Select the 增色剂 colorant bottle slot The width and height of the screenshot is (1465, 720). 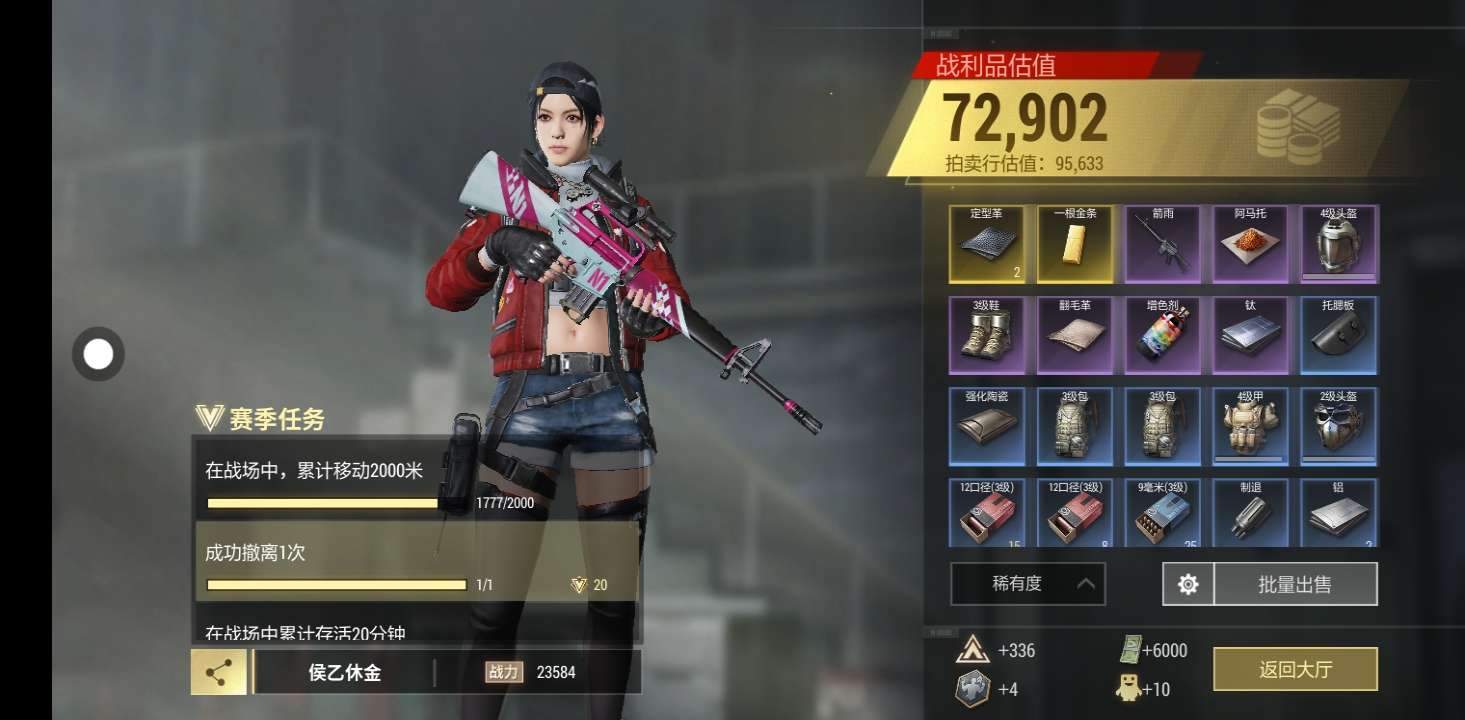(1163, 335)
